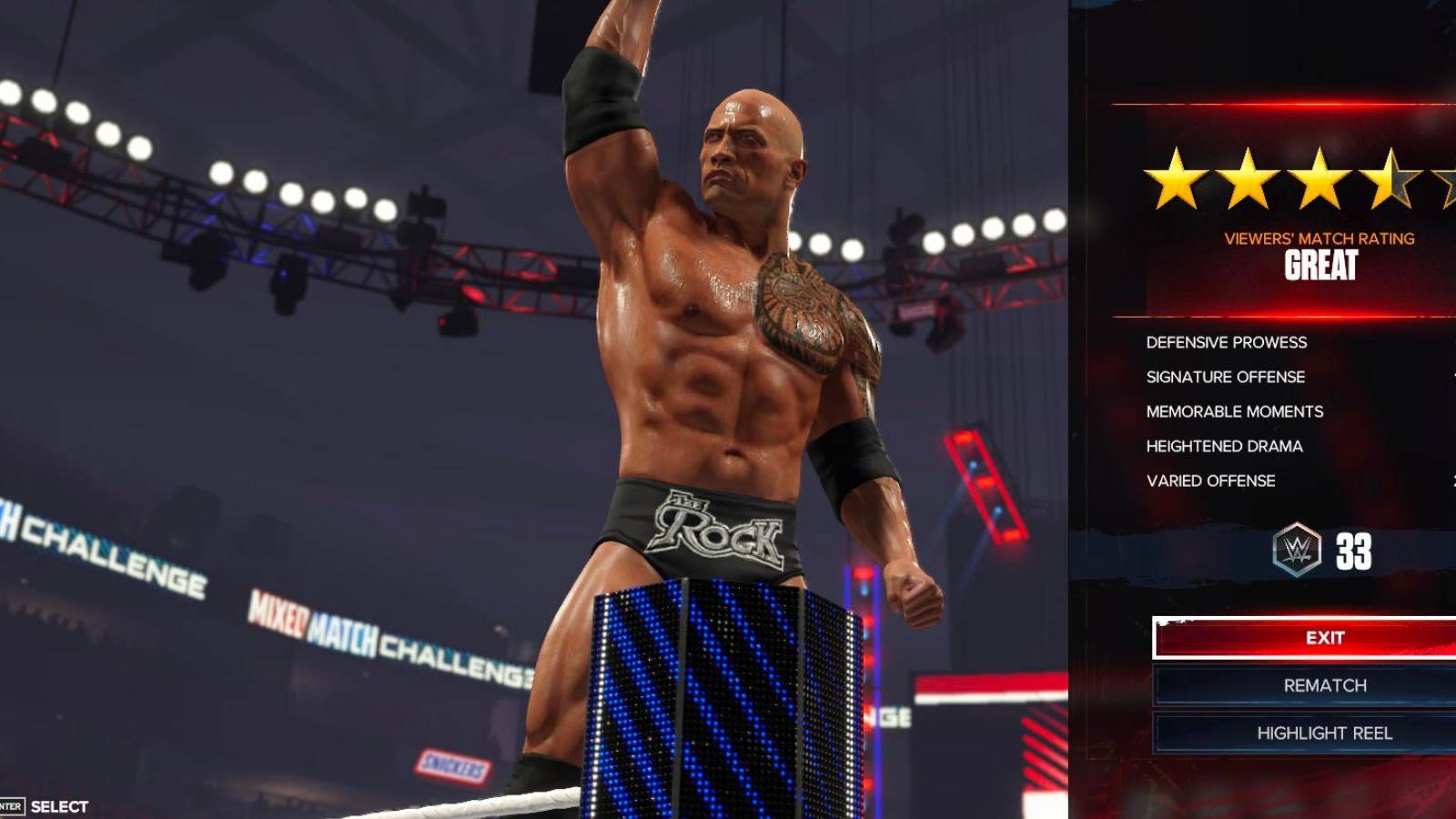Click the Heightened Drama stat label
The image size is (1456, 819).
pyautogui.click(x=1223, y=446)
